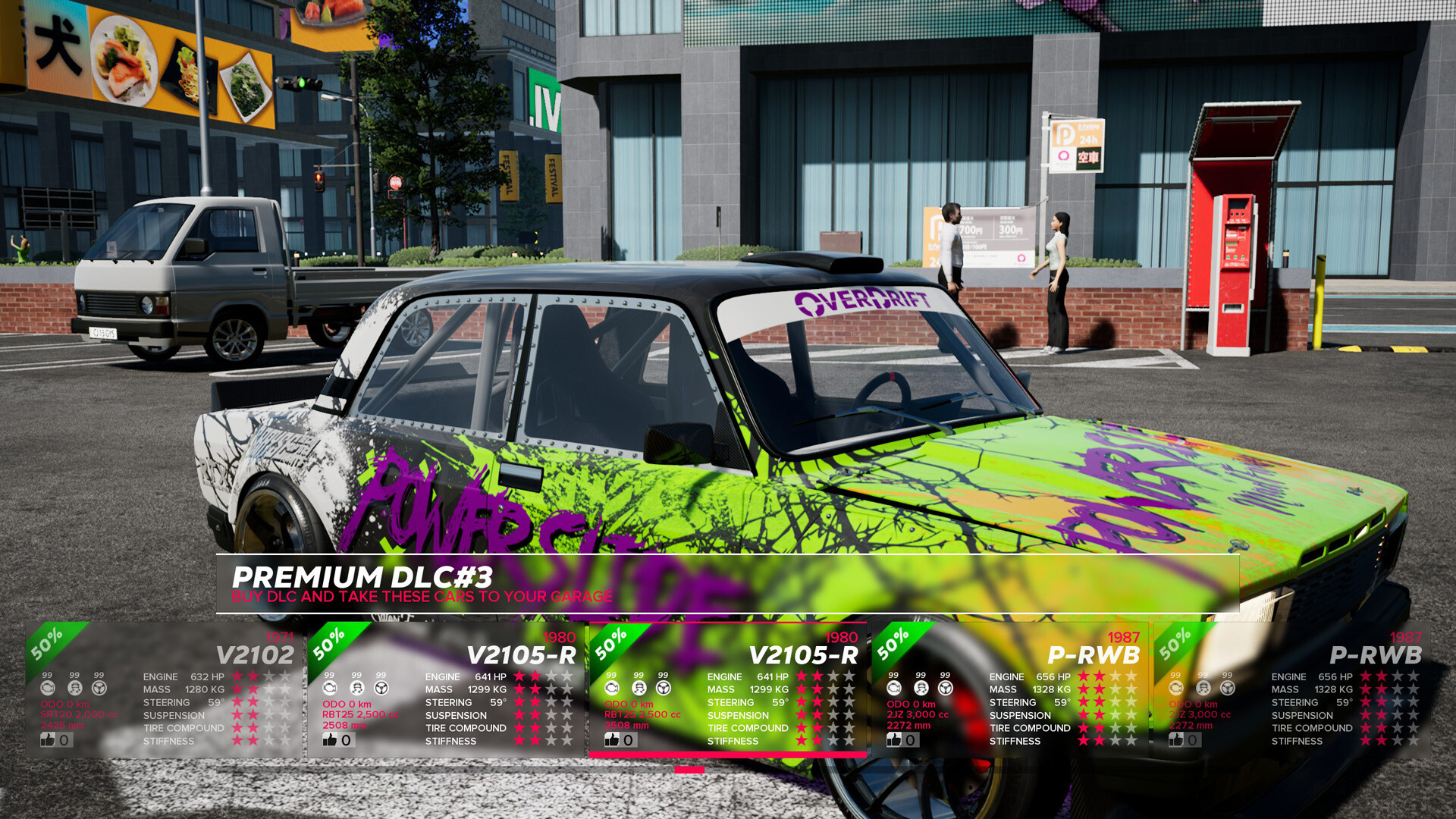Click the engine icon on the highlighted V2105-R card

pyautogui.click(x=610, y=688)
